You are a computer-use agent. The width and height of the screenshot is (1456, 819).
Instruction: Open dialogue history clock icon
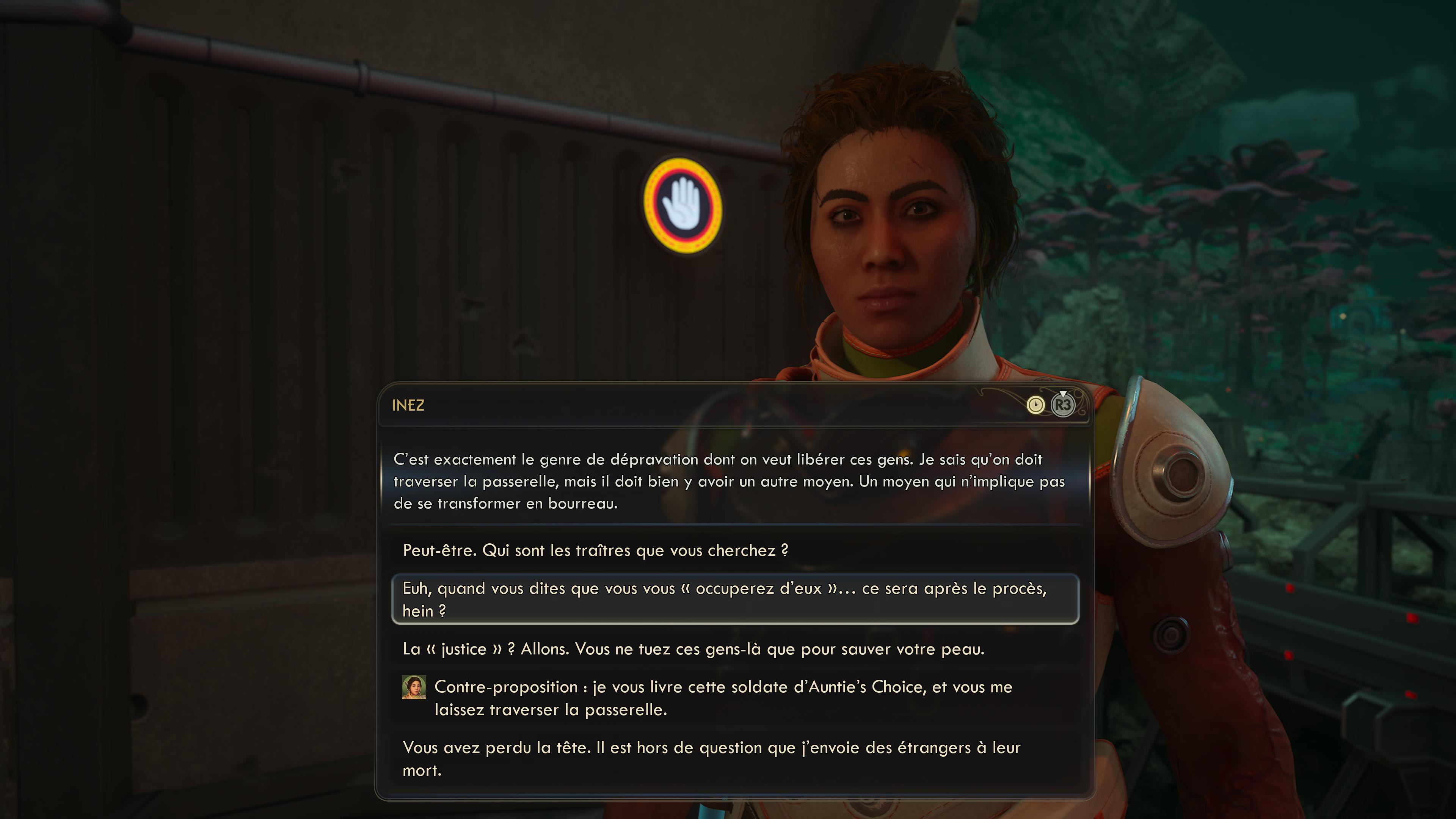1035,405
